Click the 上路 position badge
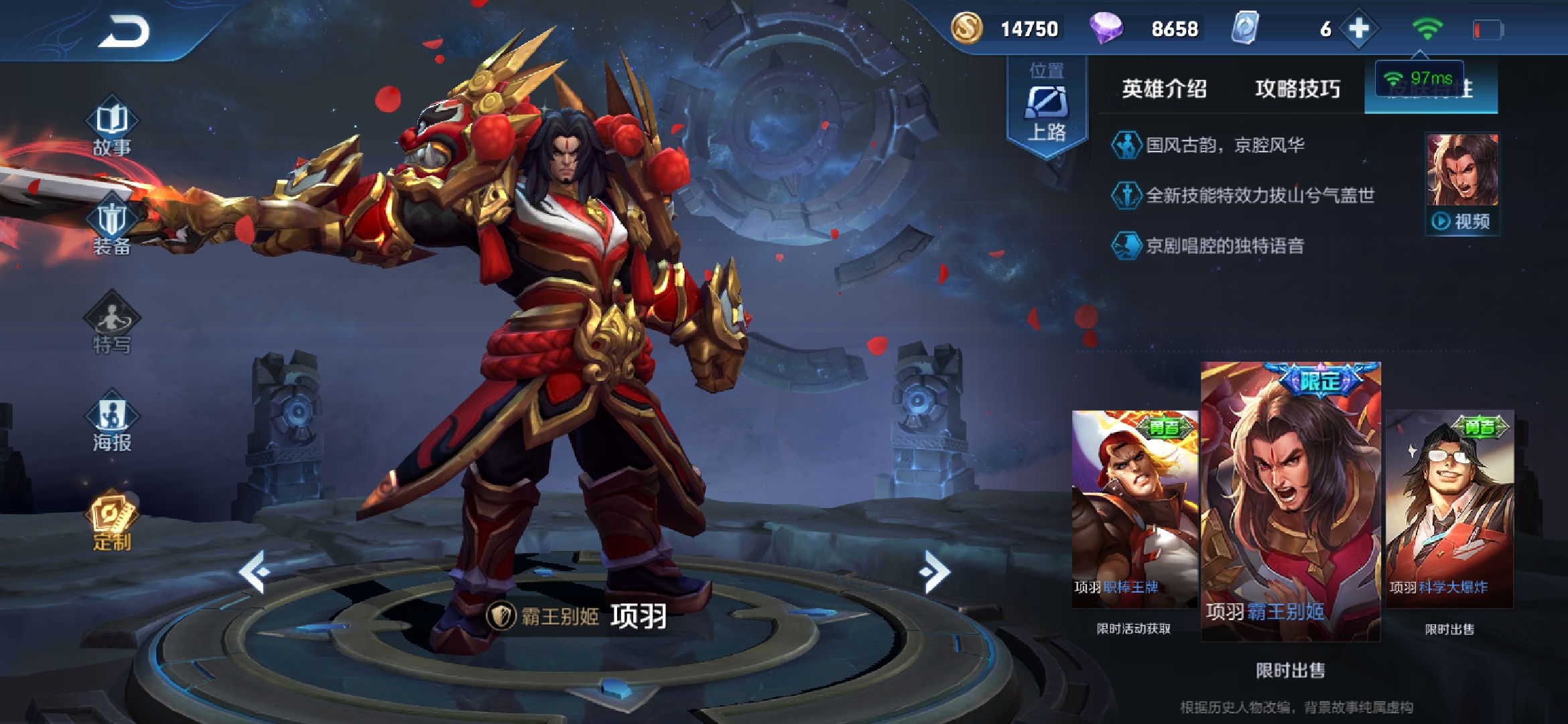 (x=1047, y=107)
